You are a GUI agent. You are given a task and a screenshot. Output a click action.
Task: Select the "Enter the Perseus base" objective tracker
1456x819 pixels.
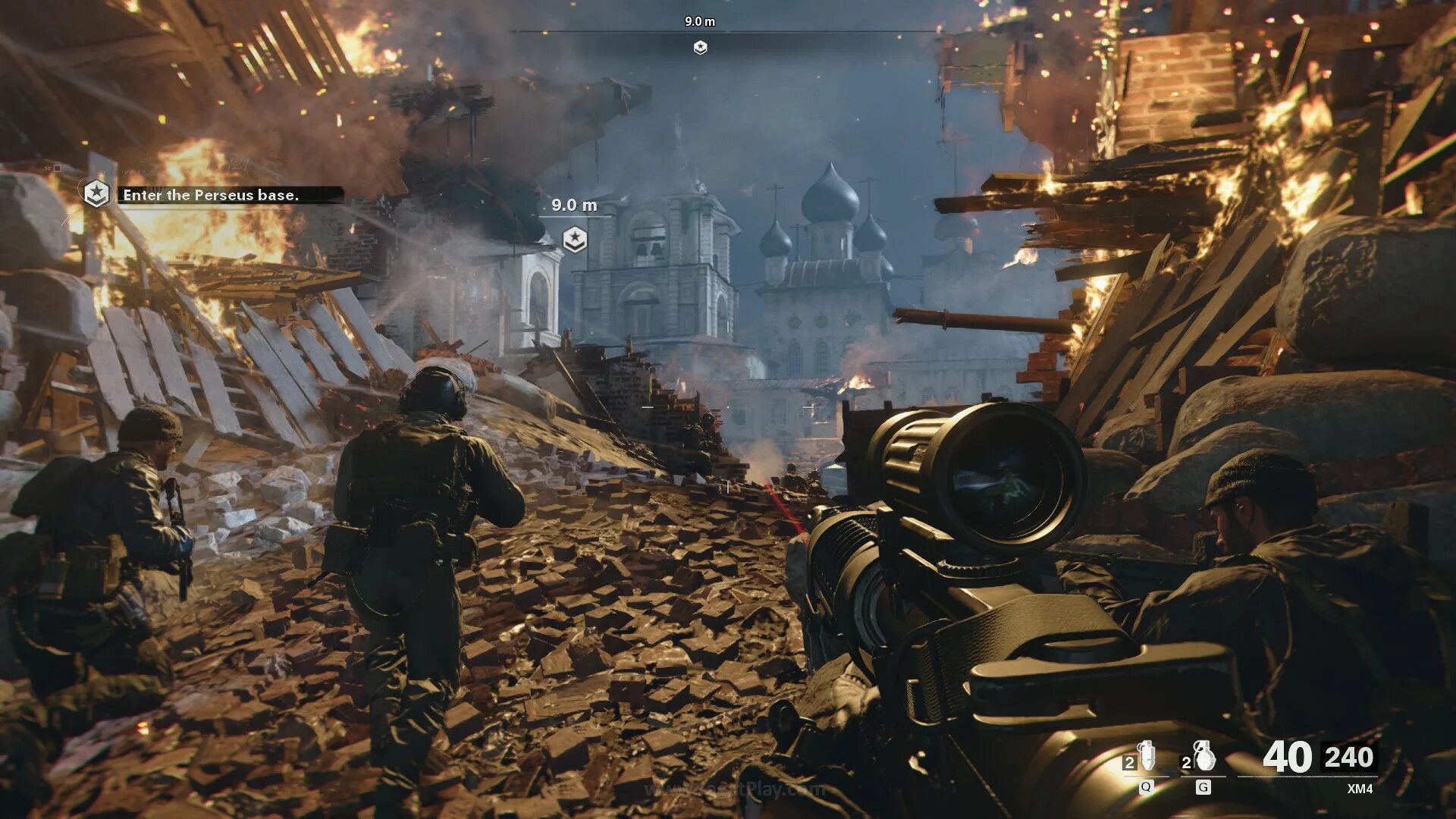tap(211, 195)
